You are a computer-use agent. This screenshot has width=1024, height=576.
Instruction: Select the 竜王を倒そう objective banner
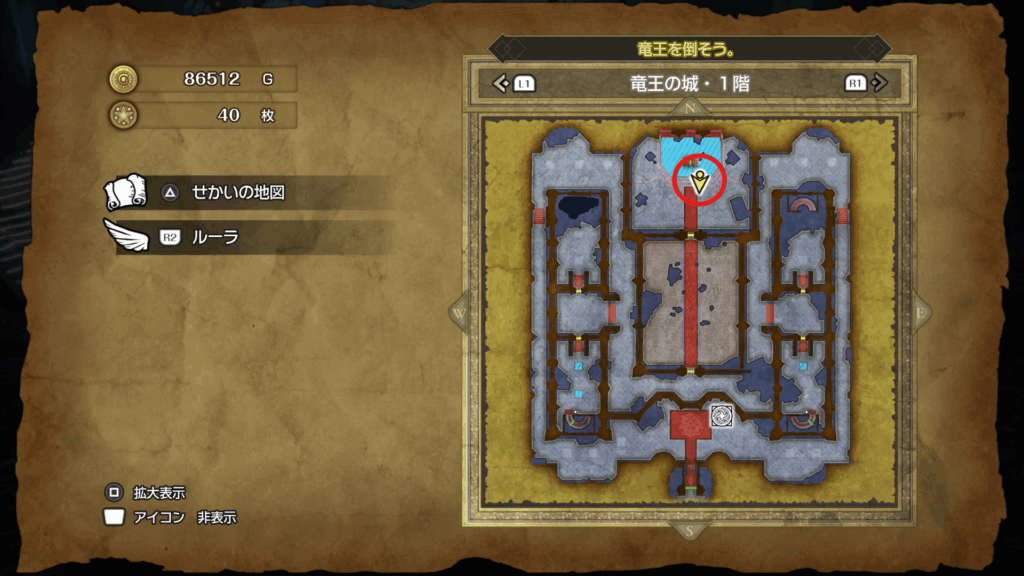(690, 49)
